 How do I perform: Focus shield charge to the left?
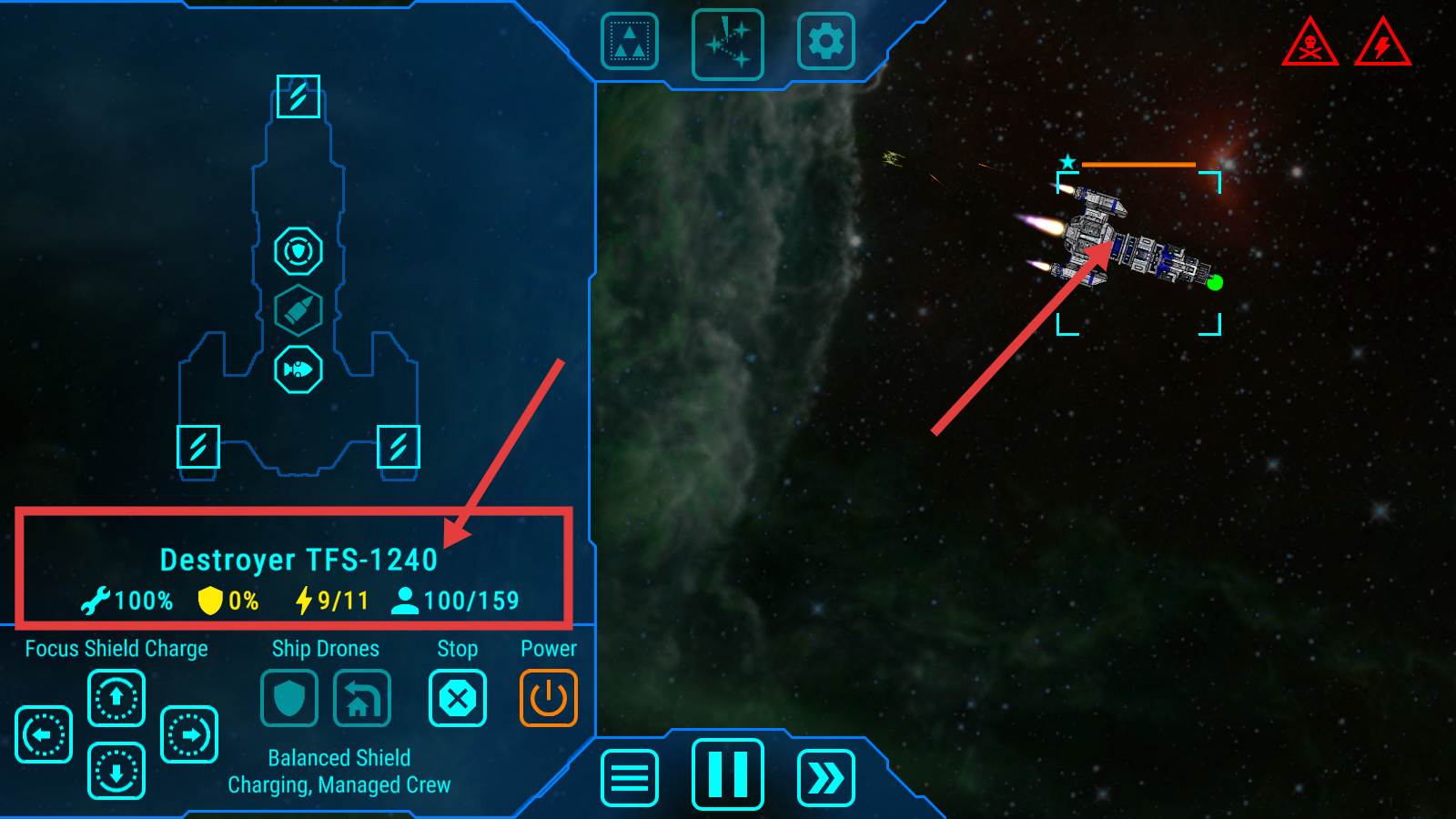[43, 734]
